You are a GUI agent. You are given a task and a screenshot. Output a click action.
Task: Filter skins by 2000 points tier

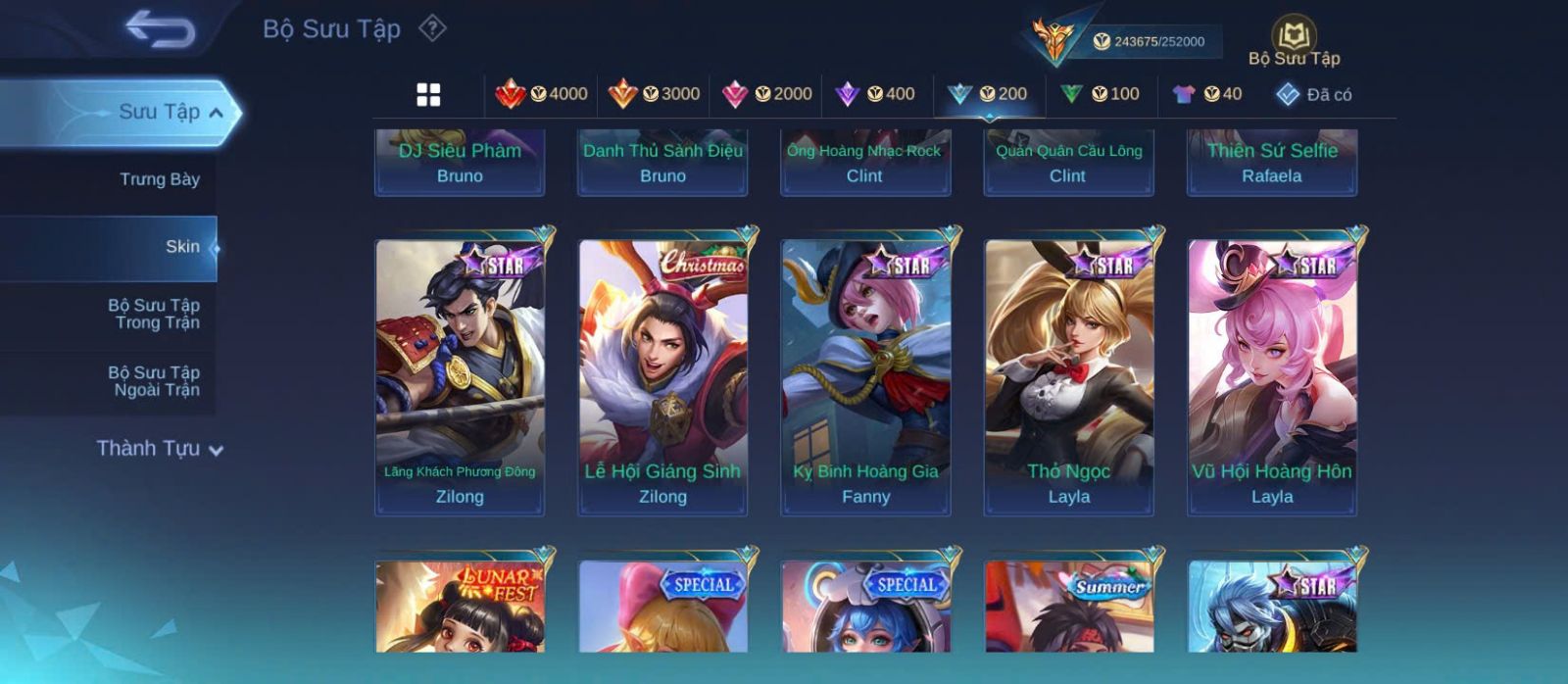tap(767, 94)
